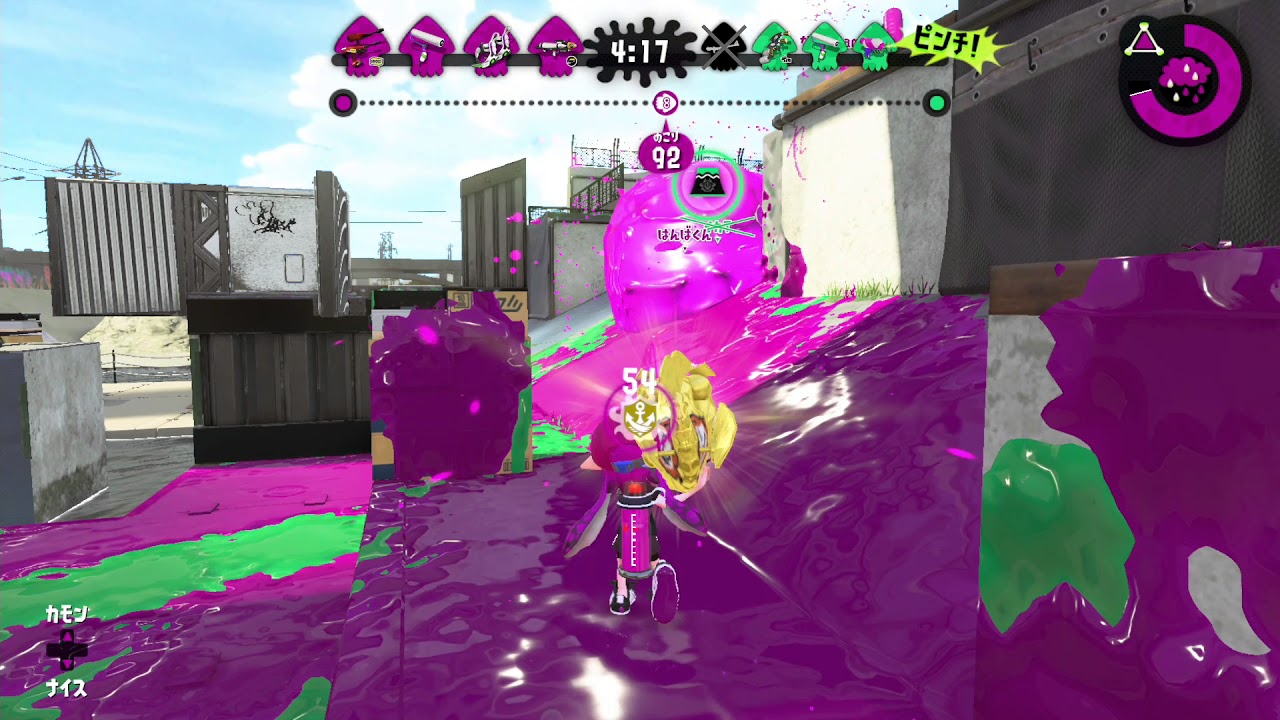Expand the pink goal endpoint on the progress bar

point(345,103)
